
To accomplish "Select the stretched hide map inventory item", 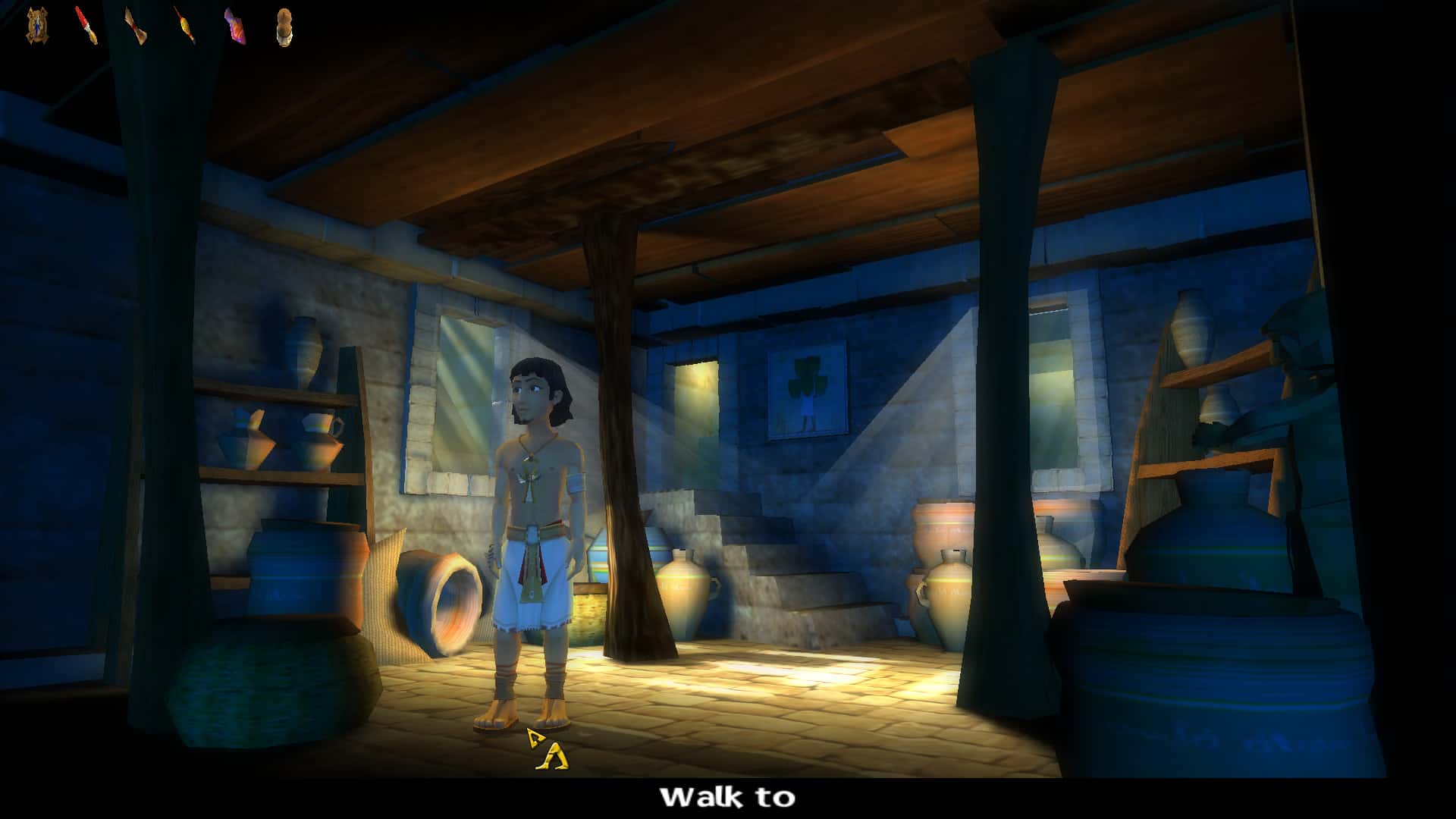I will click(x=36, y=25).
